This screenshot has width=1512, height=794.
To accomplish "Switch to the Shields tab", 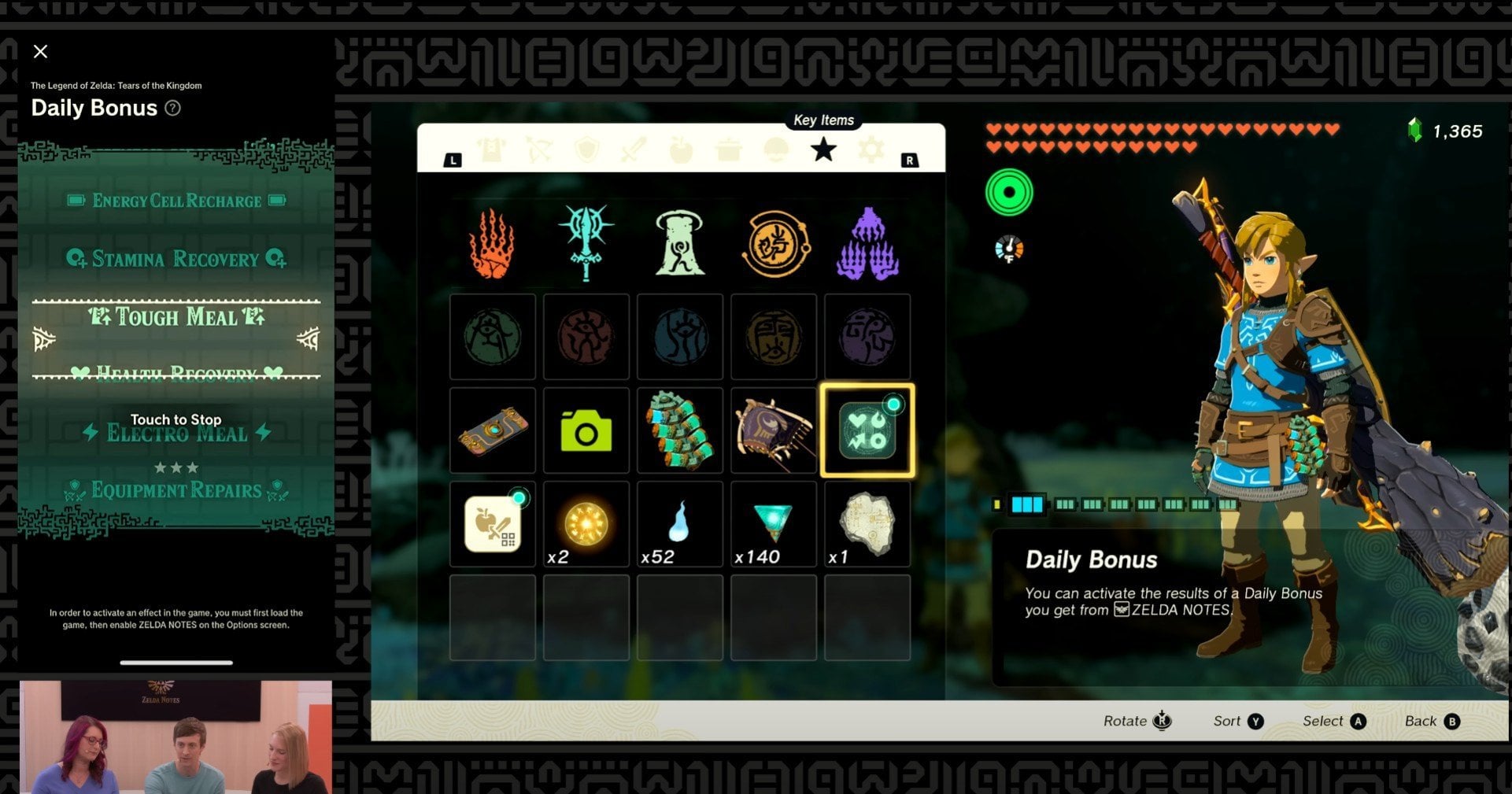I will click(x=586, y=150).
